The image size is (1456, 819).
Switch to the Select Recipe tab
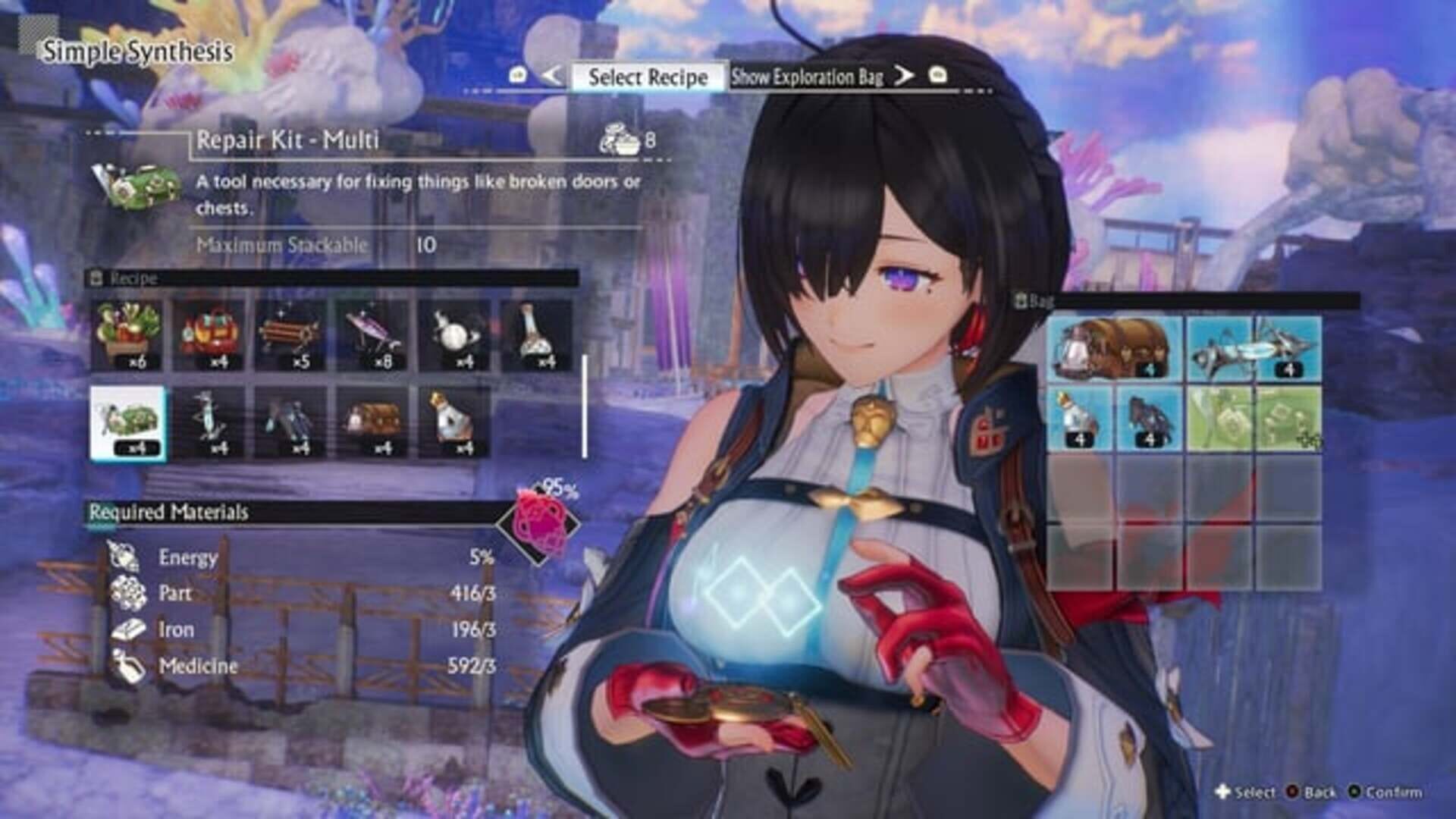[648, 77]
